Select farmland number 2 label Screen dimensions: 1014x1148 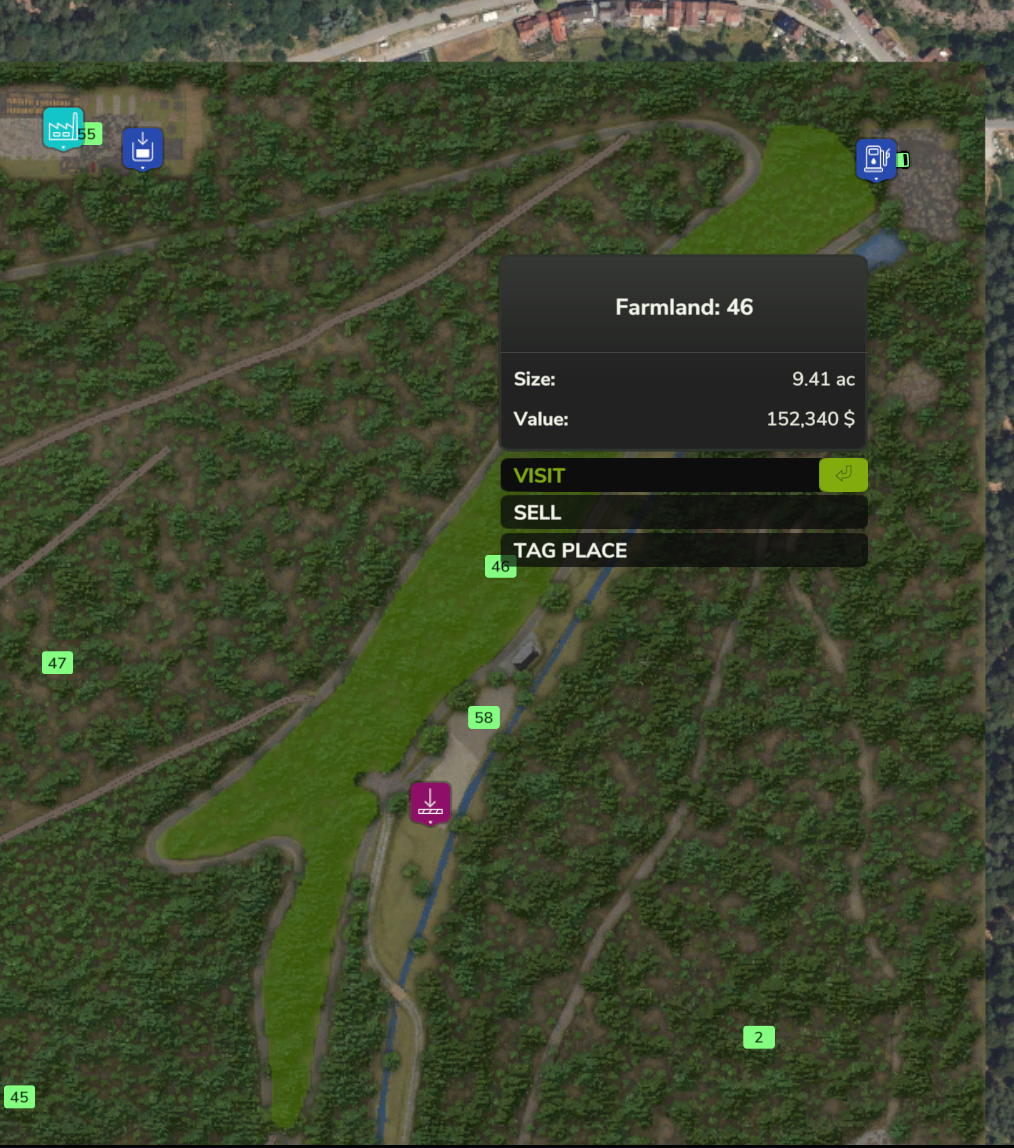(x=758, y=1038)
